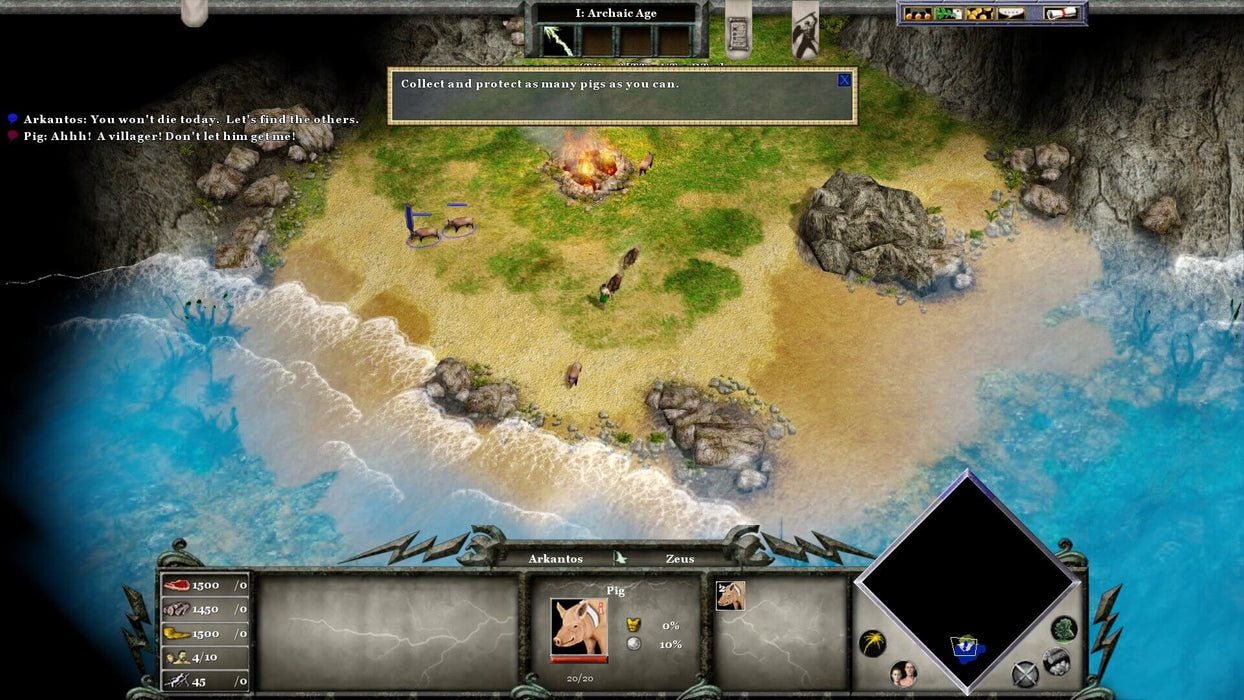Close the pig objective message box
The image size is (1244, 700).
(844, 80)
